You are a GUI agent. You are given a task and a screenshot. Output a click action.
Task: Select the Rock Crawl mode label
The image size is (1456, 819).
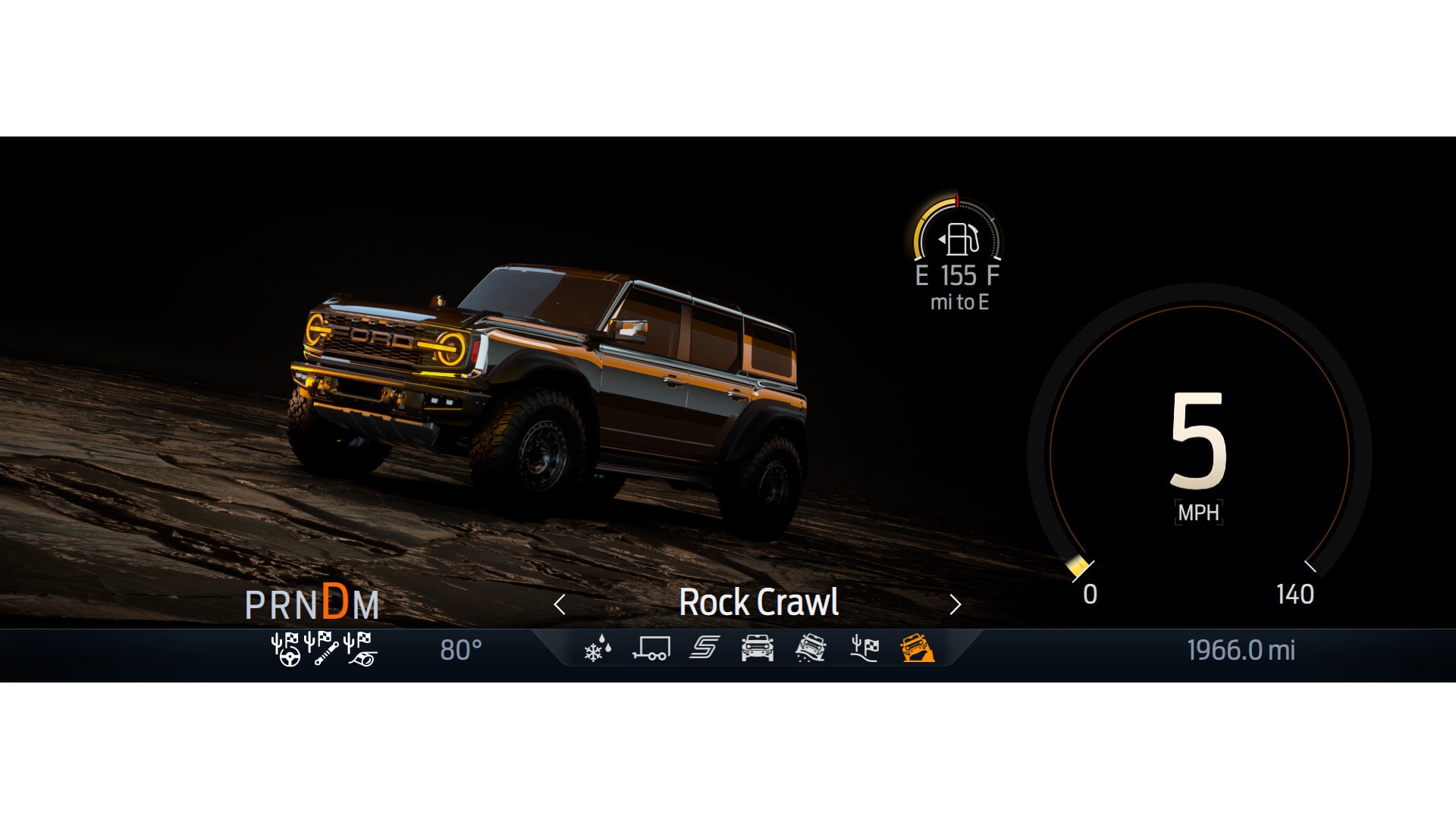tap(760, 603)
